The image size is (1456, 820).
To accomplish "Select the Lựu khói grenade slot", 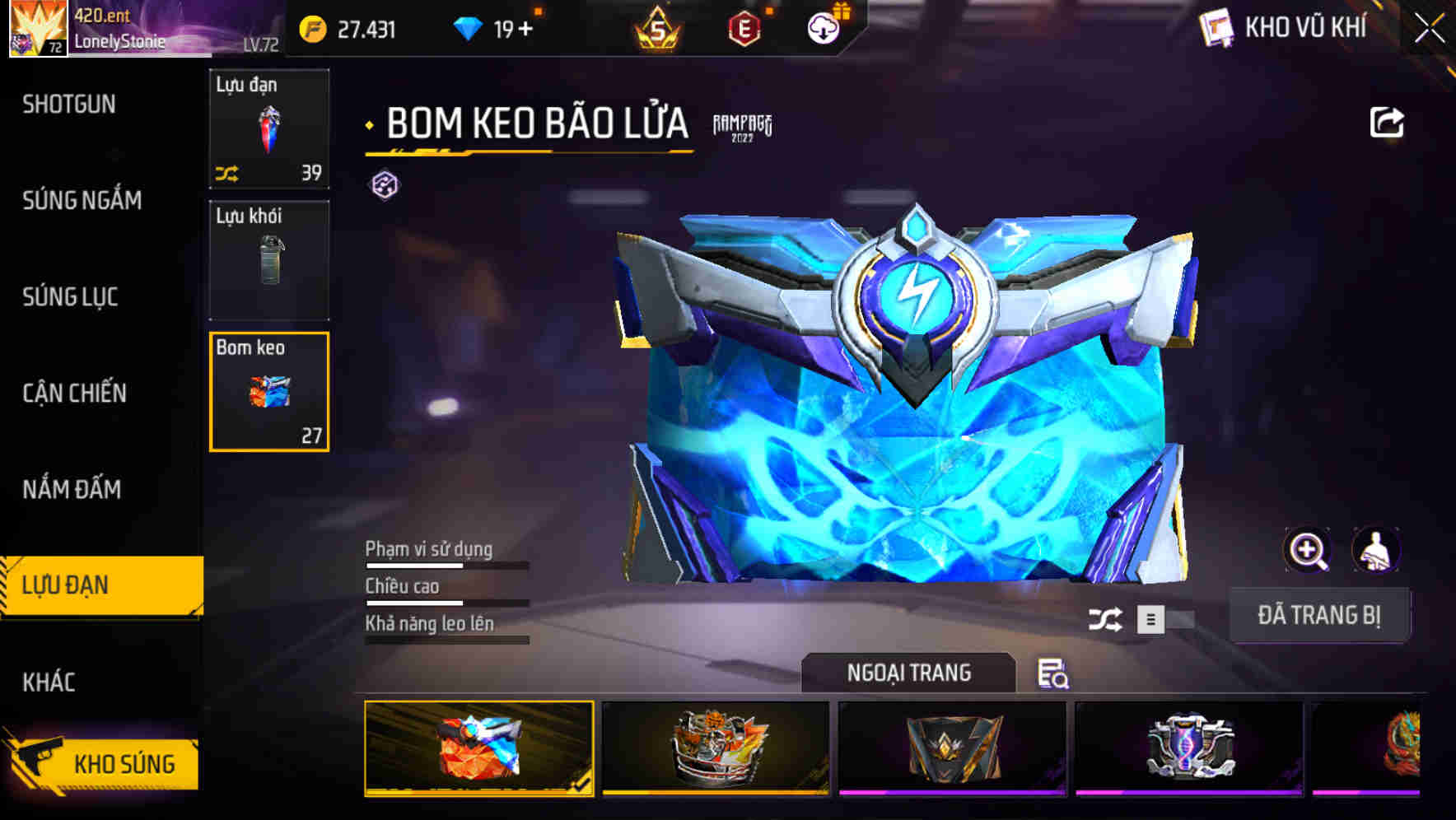I will tap(269, 260).
